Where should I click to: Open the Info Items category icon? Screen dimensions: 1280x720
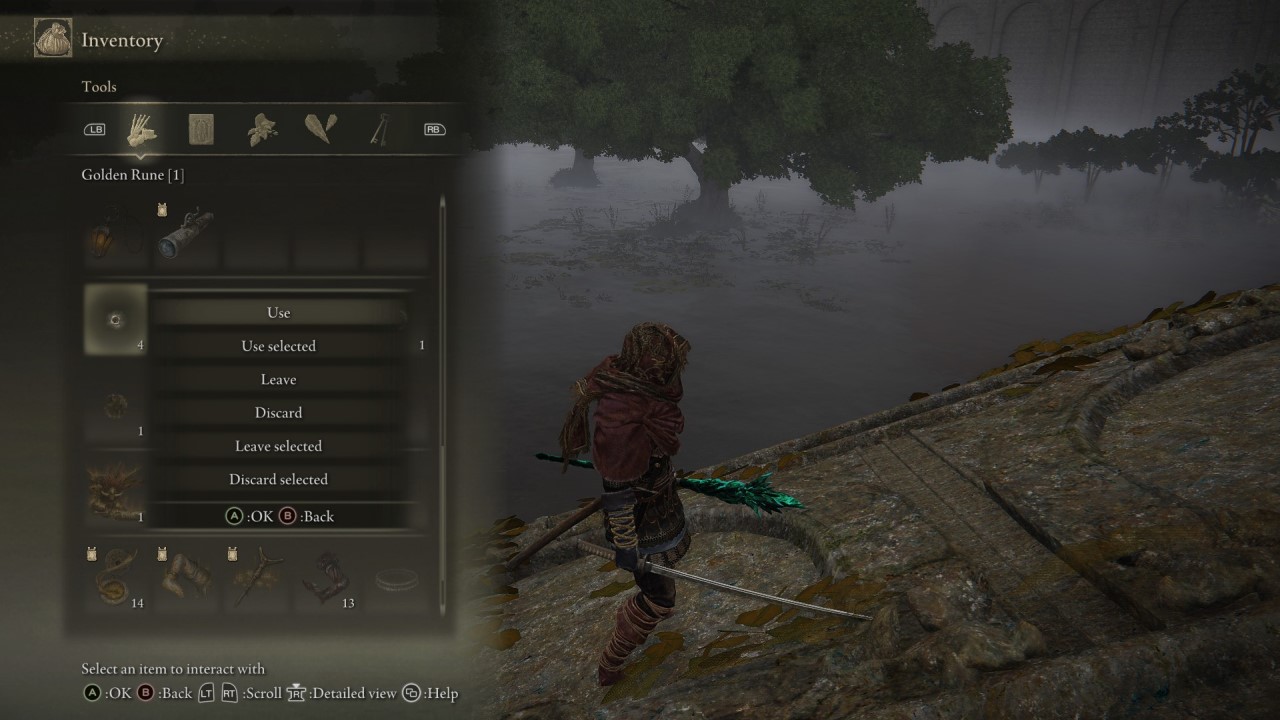201,128
